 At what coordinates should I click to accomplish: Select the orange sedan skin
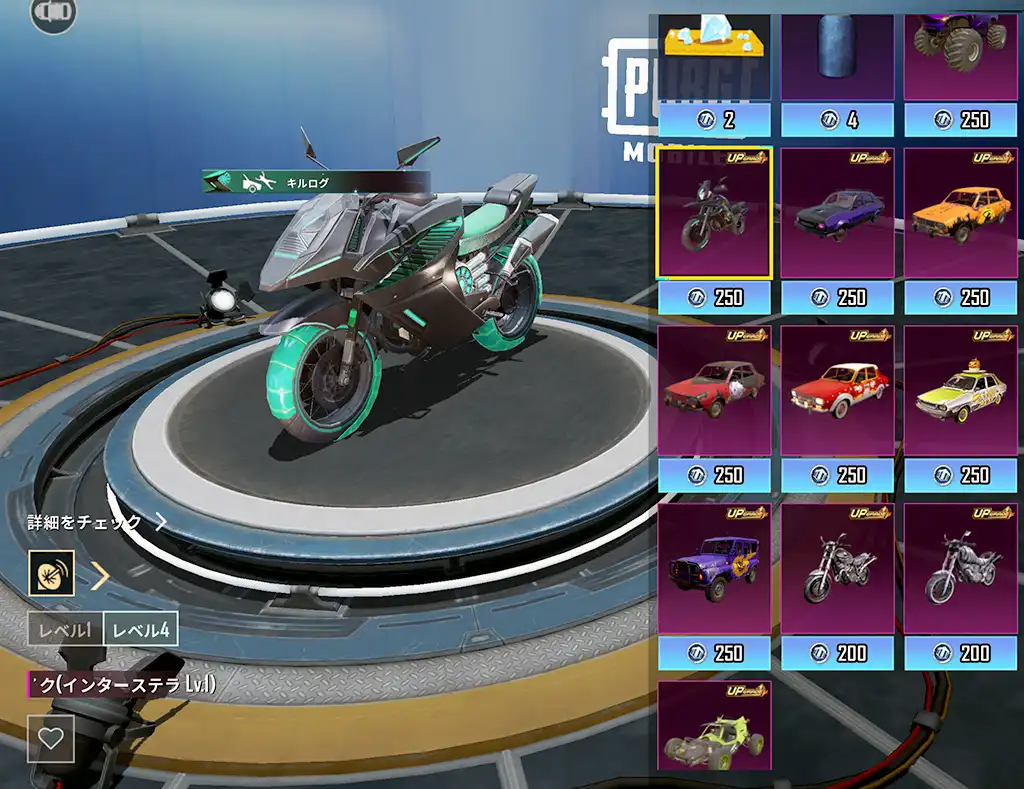pyautogui.click(x=961, y=213)
